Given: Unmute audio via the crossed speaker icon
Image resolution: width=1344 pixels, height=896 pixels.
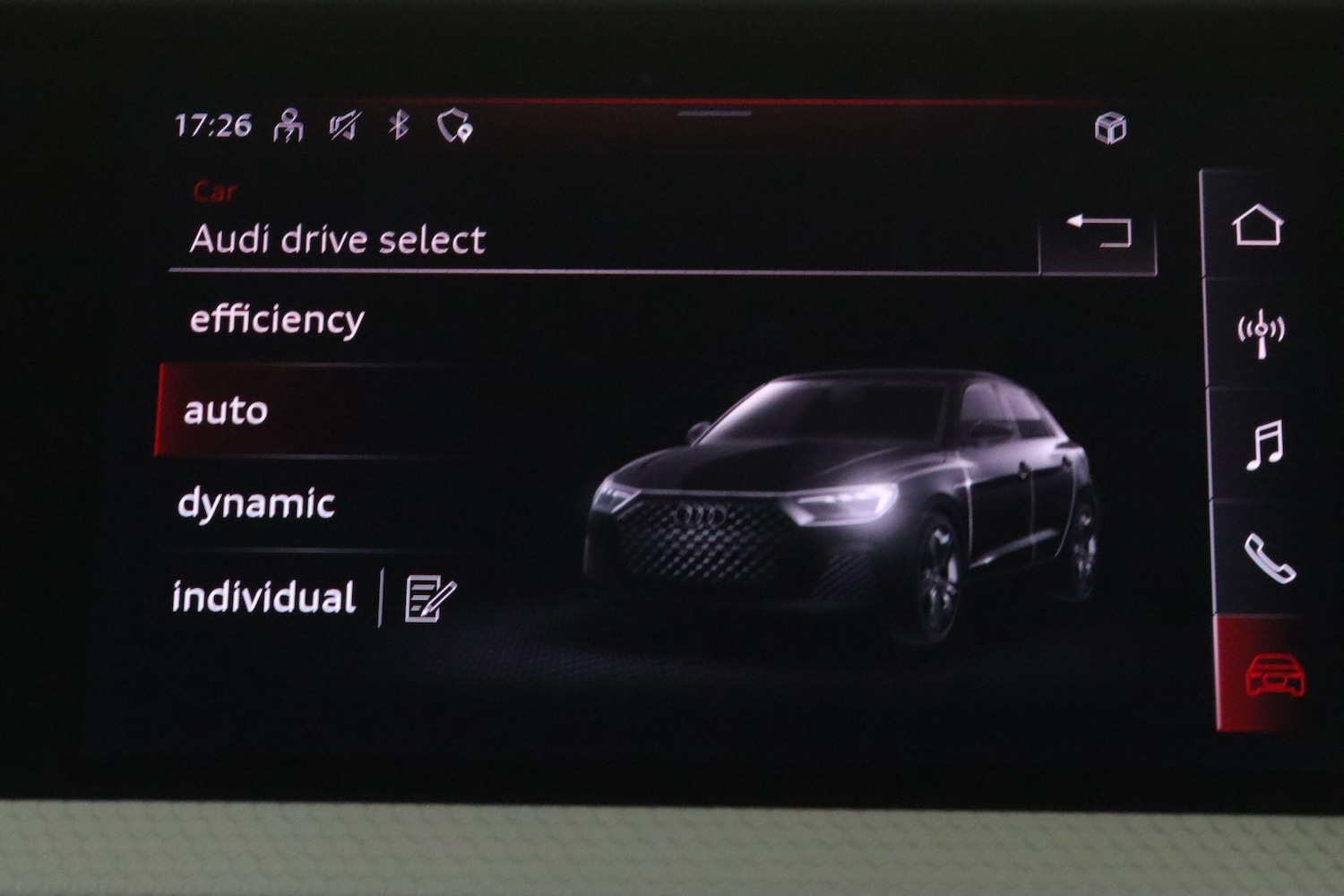Looking at the screenshot, I should [345, 124].
